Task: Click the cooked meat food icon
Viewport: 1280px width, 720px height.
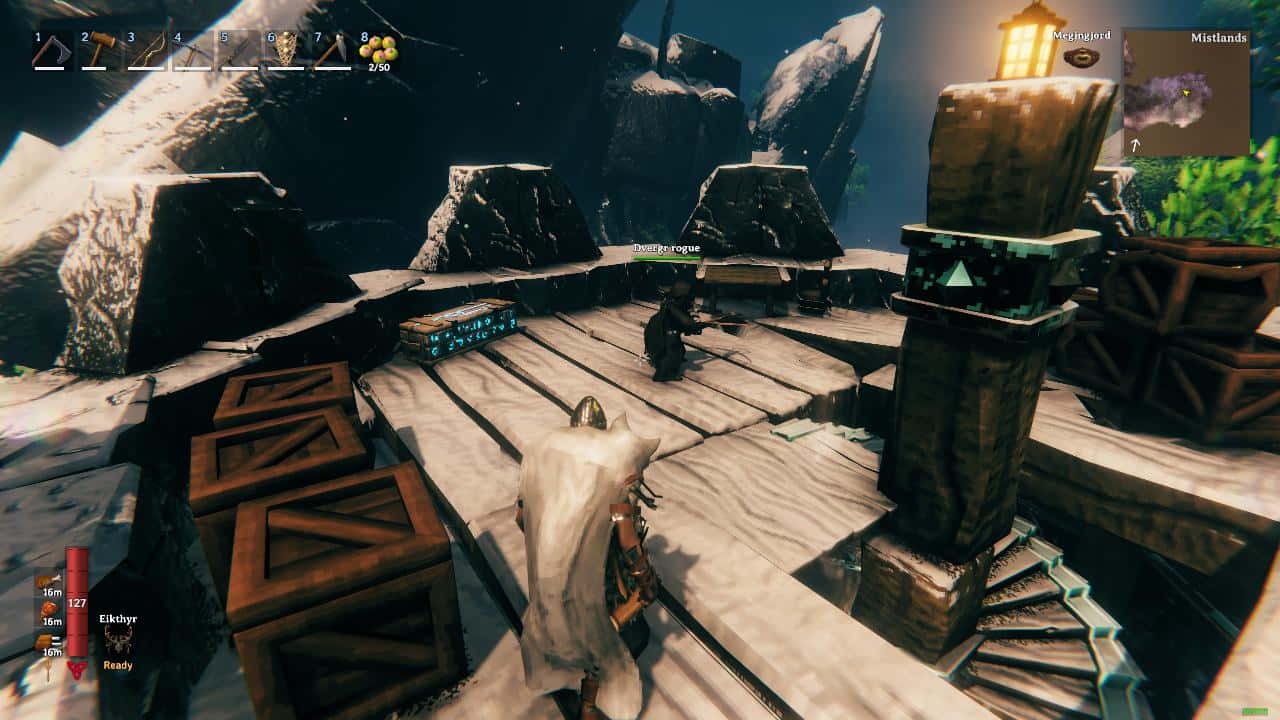Action: [47, 580]
